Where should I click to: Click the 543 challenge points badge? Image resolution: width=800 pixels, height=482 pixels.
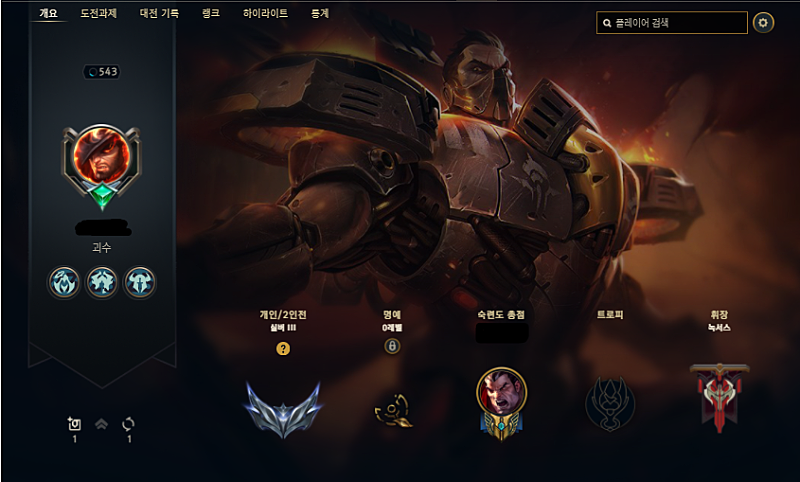click(101, 72)
